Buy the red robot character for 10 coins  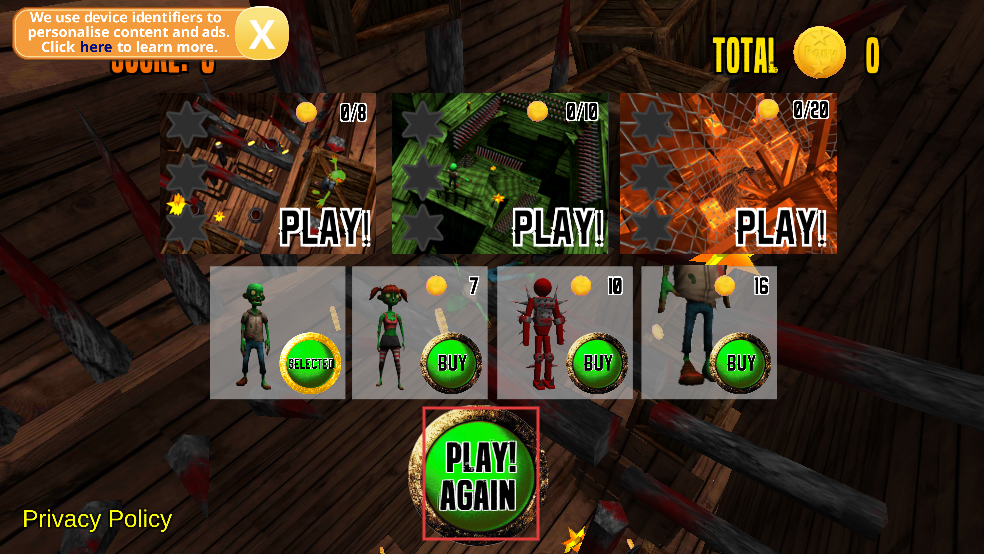click(x=598, y=362)
